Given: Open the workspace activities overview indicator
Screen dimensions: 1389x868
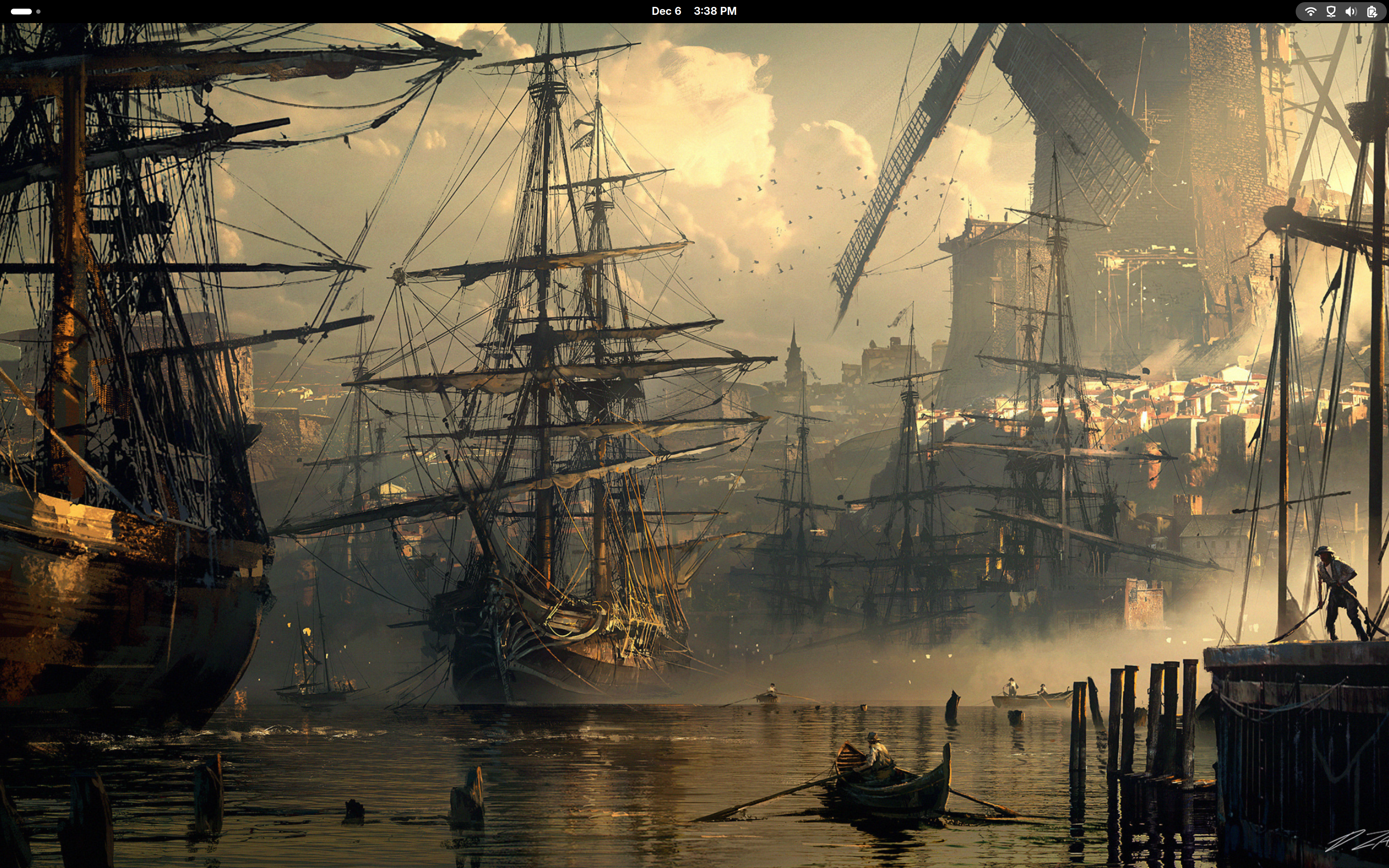Looking at the screenshot, I should pyautogui.click(x=25, y=11).
